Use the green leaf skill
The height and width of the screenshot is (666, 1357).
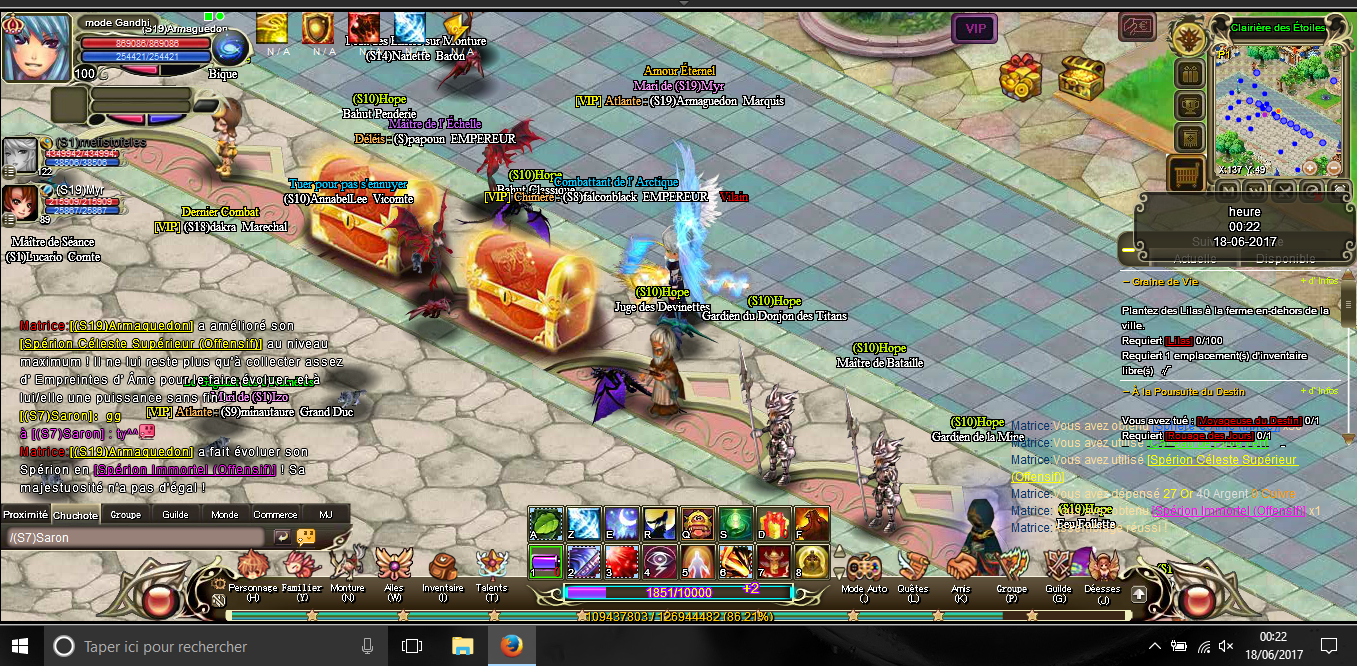[x=545, y=521]
